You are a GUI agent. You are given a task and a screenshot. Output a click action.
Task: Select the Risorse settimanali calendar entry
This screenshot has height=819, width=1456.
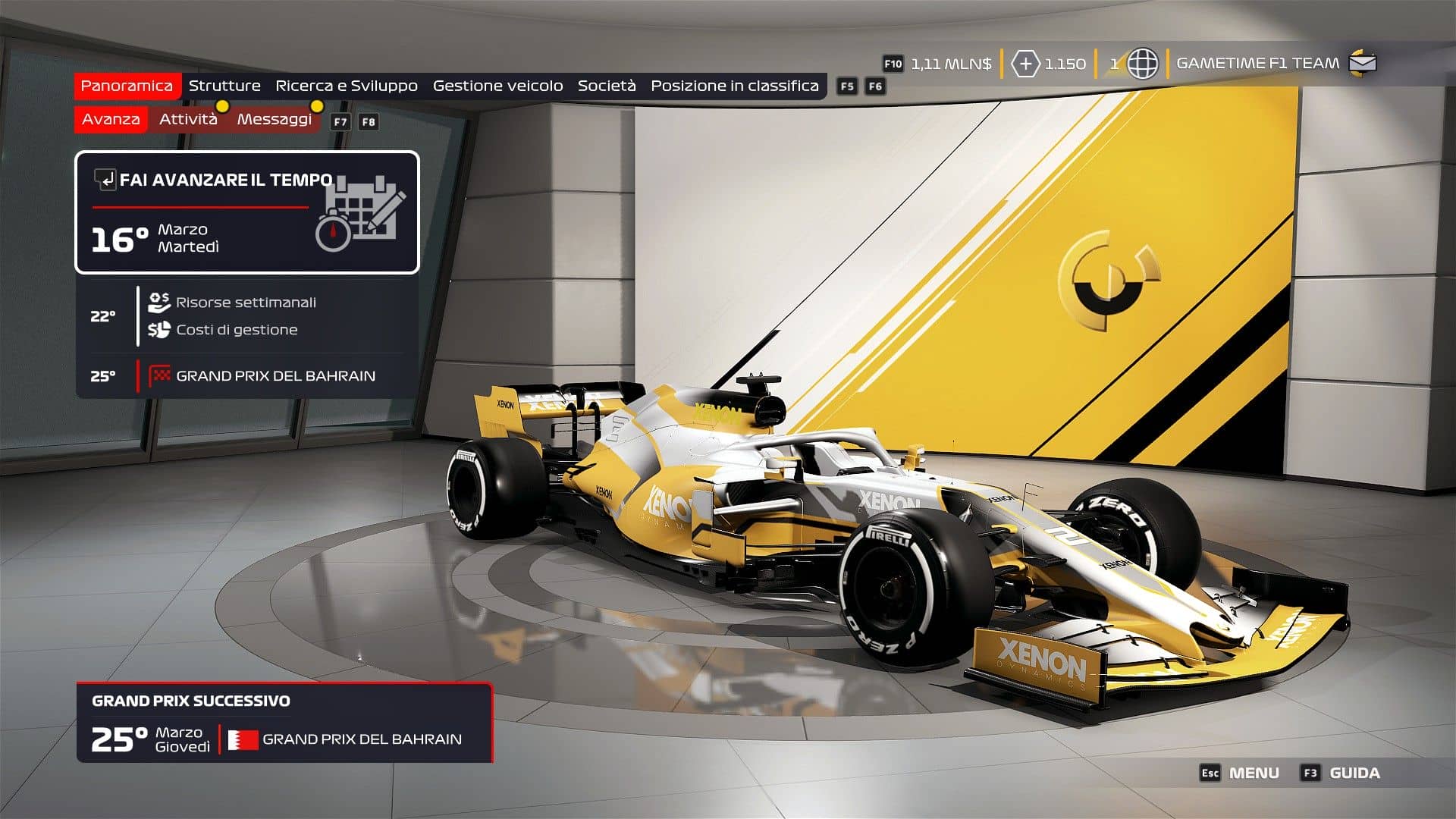(246, 303)
